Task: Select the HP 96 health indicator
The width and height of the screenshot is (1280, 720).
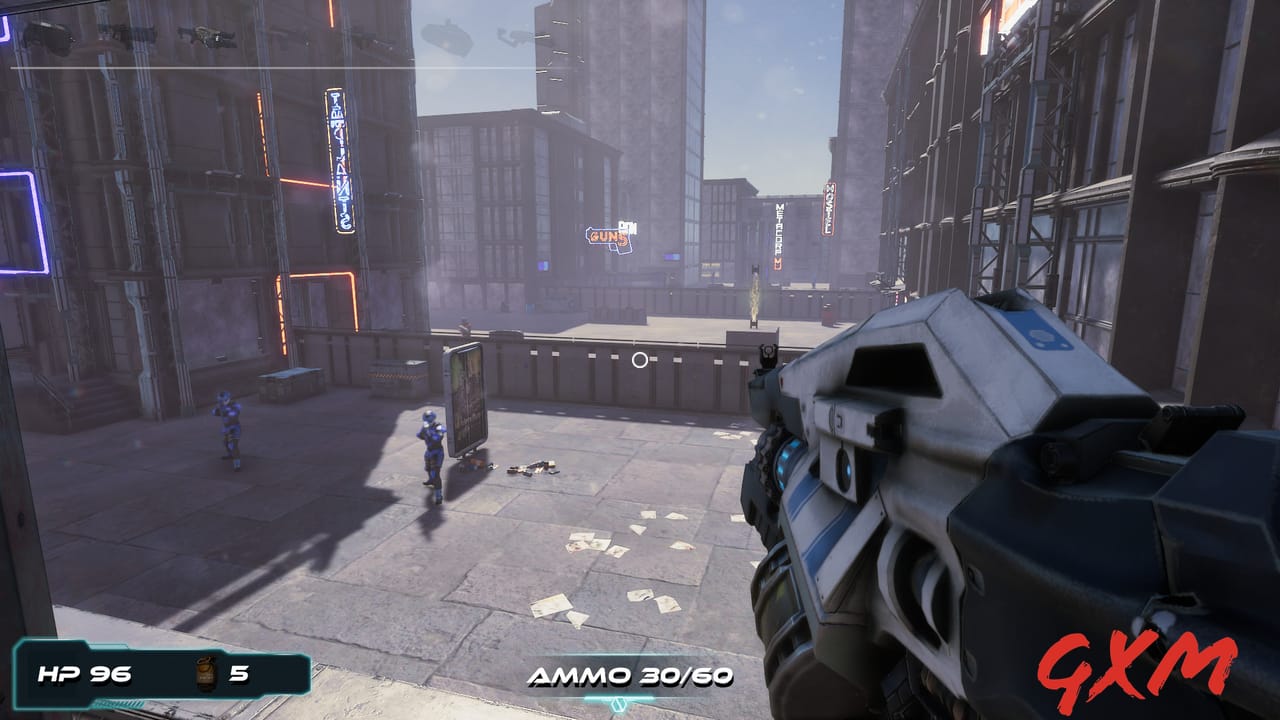Action: pos(85,672)
